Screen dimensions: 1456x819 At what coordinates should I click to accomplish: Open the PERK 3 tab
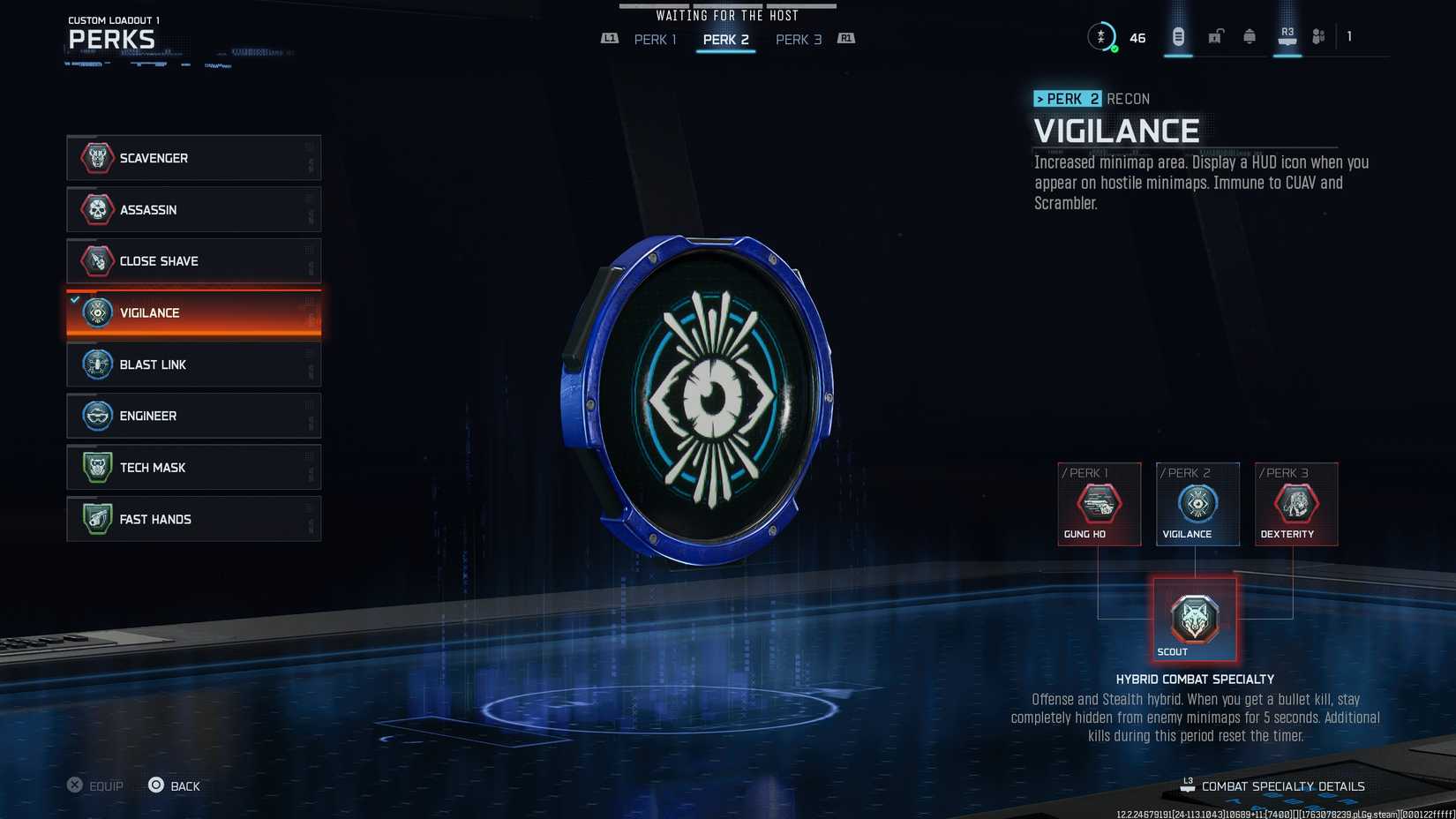pyautogui.click(x=798, y=39)
